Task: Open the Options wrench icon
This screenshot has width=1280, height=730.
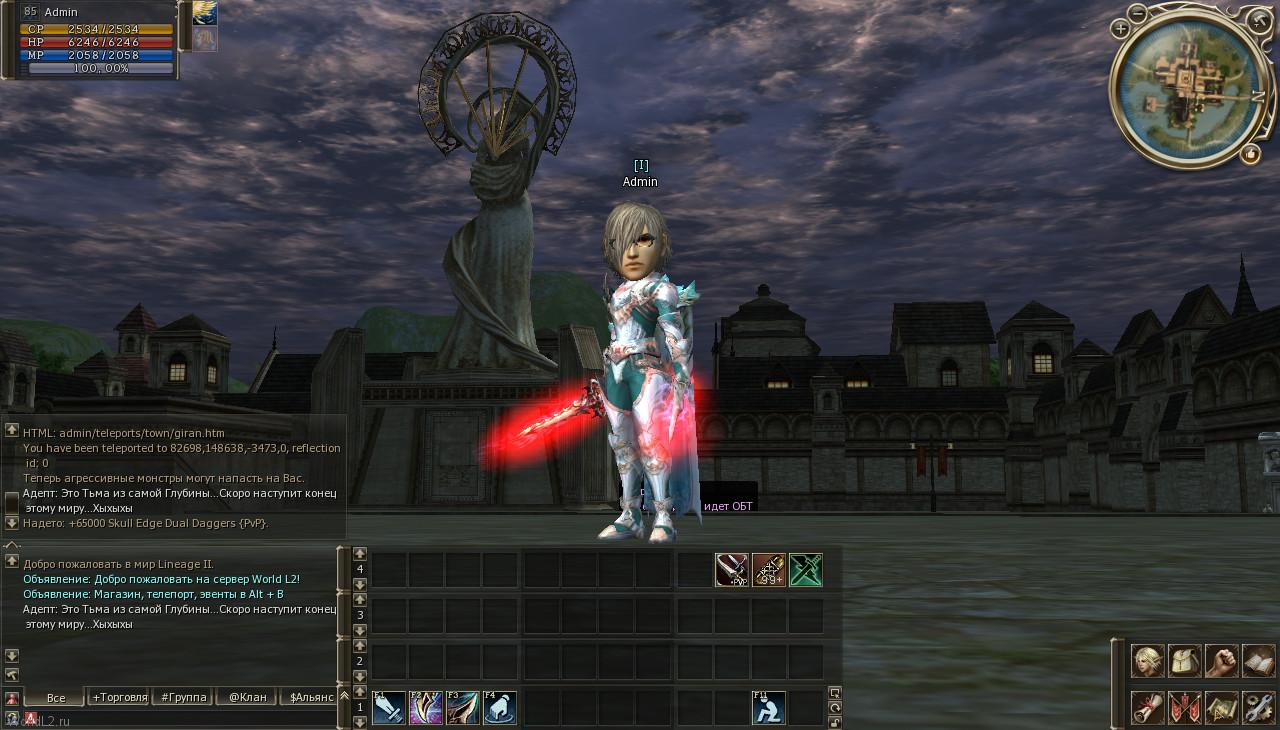Action: click(1258, 708)
